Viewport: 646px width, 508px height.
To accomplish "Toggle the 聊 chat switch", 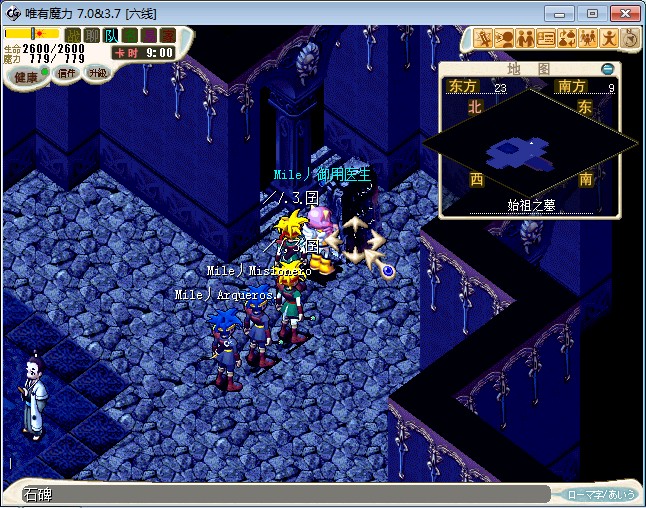I will 92,35.
